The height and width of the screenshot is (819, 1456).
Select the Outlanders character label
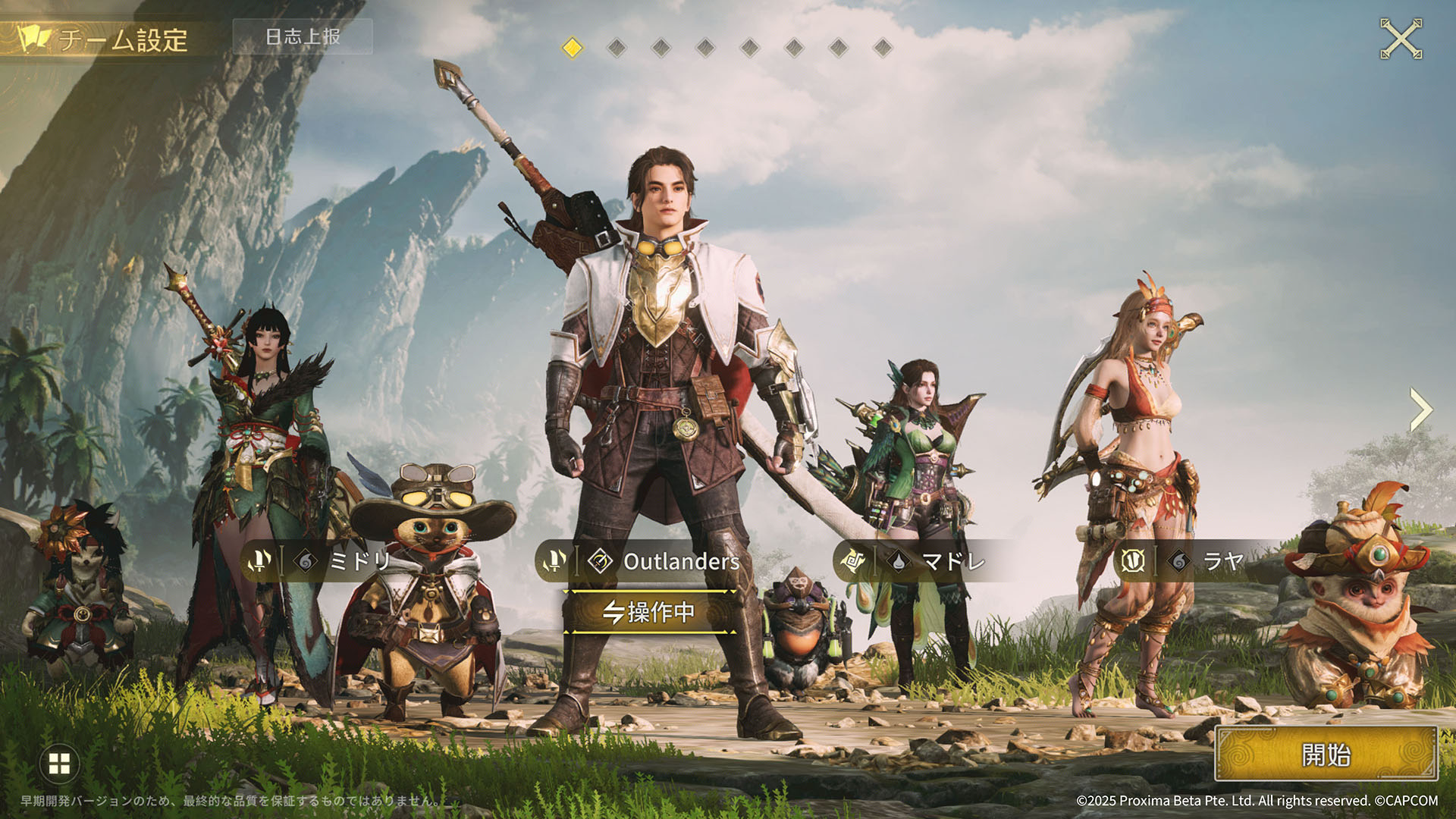coord(680,561)
